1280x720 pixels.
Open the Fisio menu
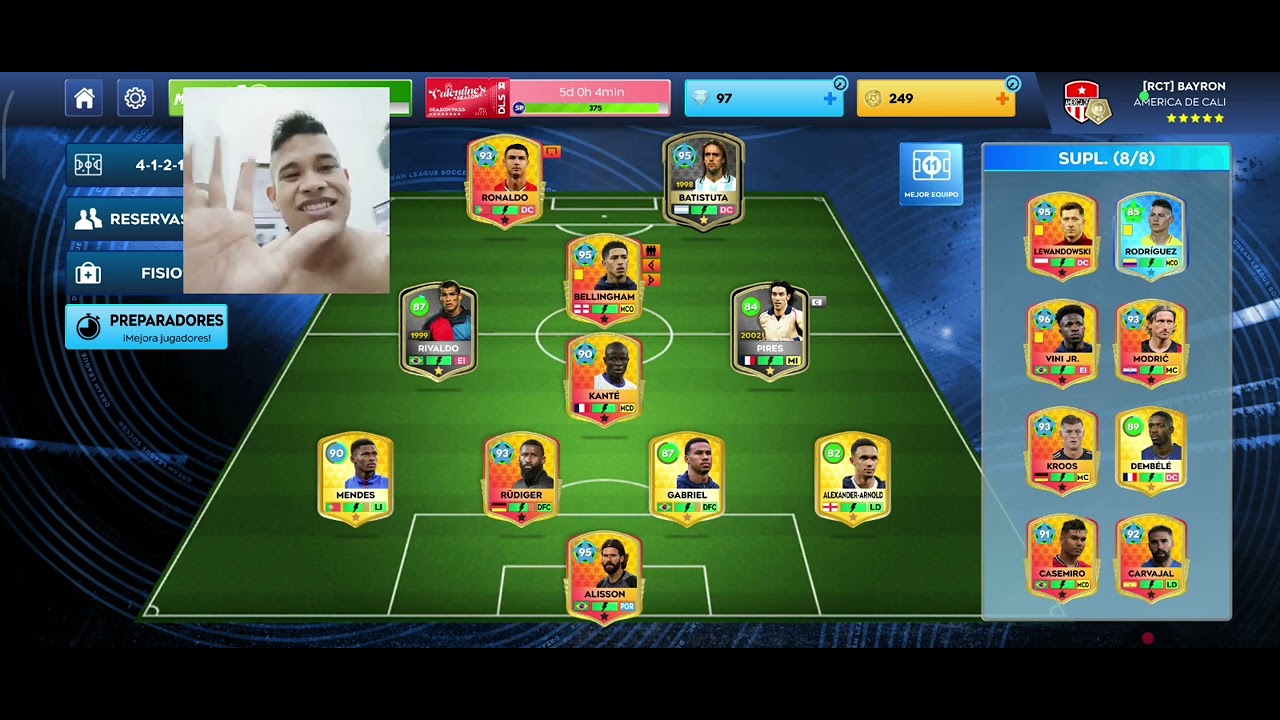point(125,273)
